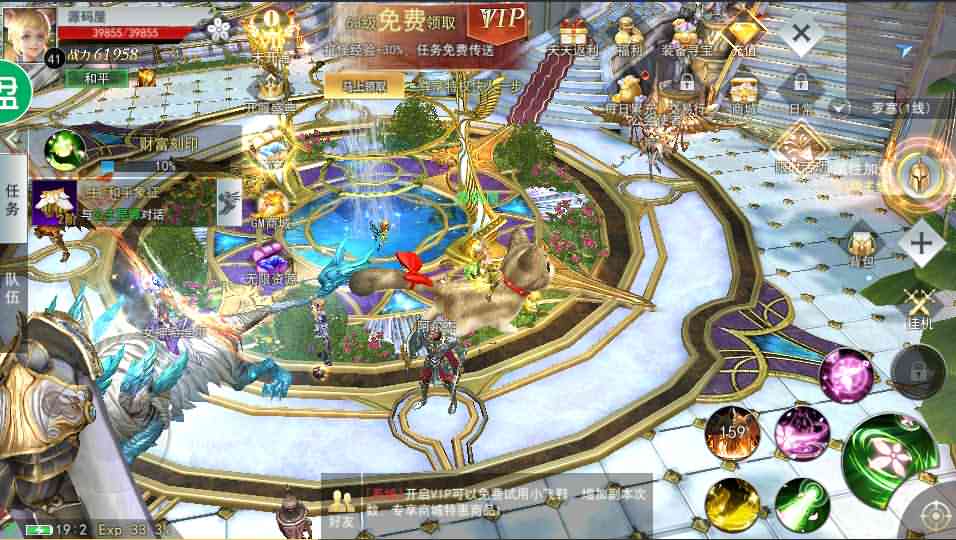Open the 充值 recharge diamond icon
The width and height of the screenshot is (956, 540).
coord(744,34)
